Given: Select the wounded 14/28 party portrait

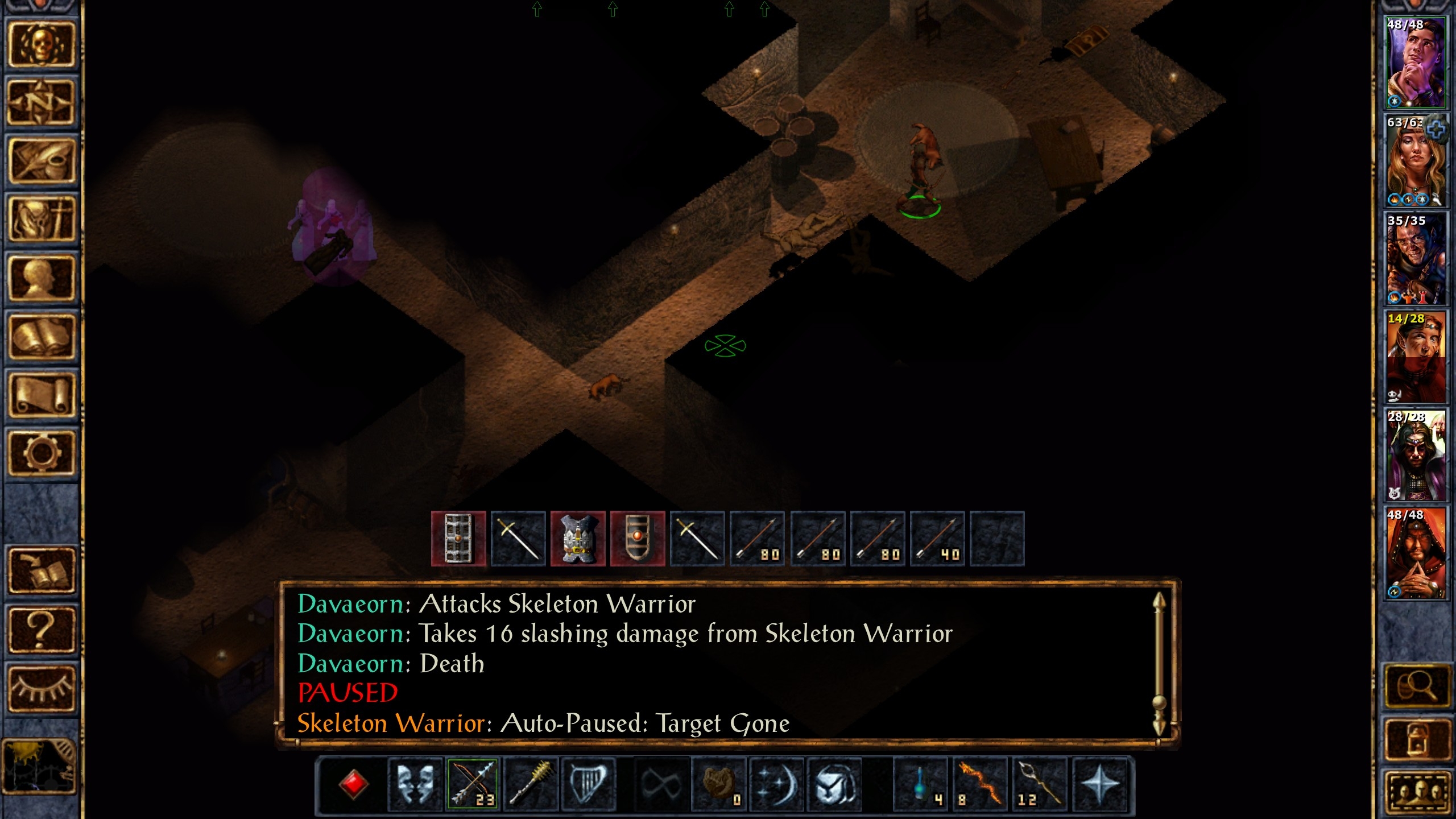Looking at the screenshot, I should [x=1415, y=357].
